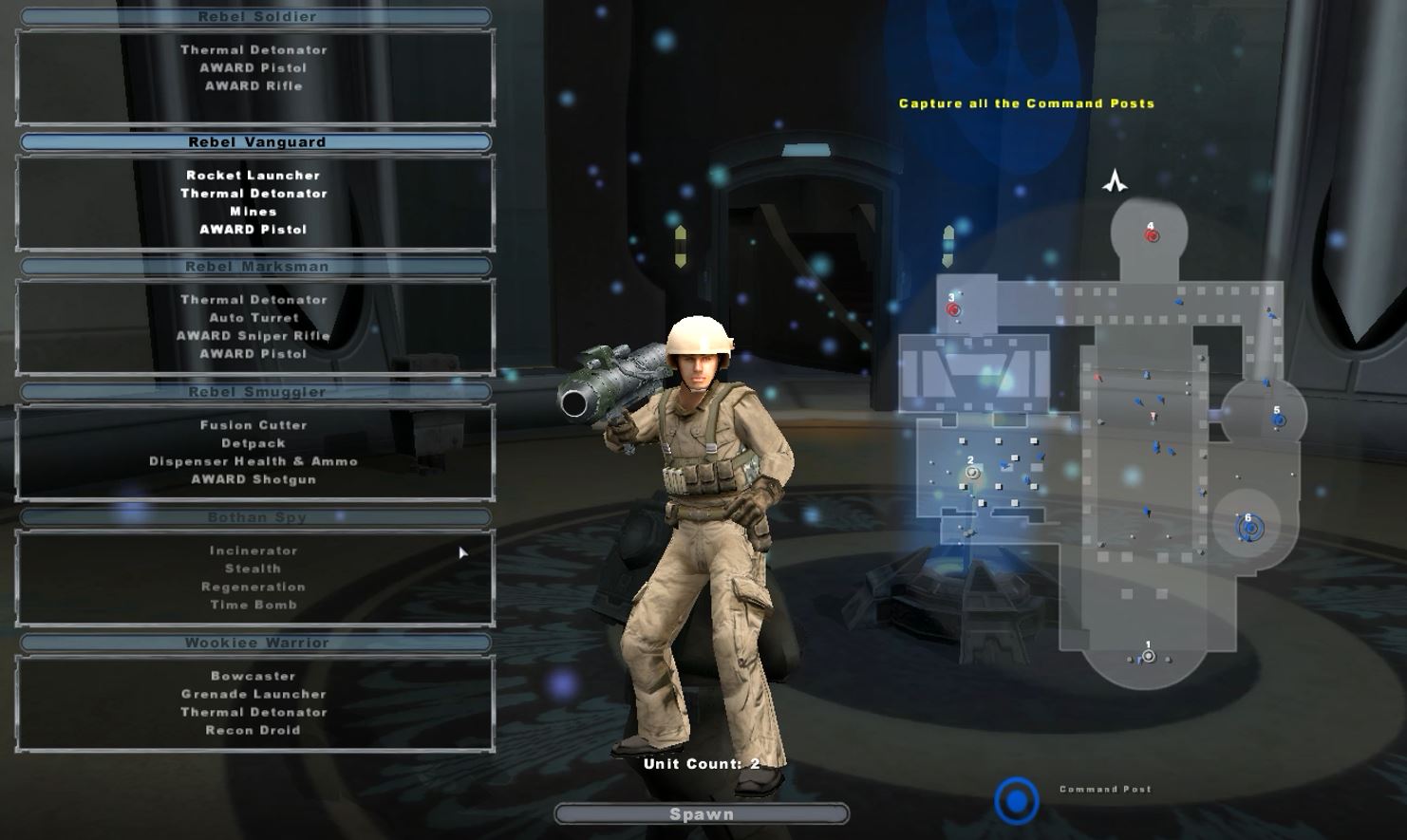Click the Spawn button
Screen dimensions: 1407x840
(x=702, y=814)
